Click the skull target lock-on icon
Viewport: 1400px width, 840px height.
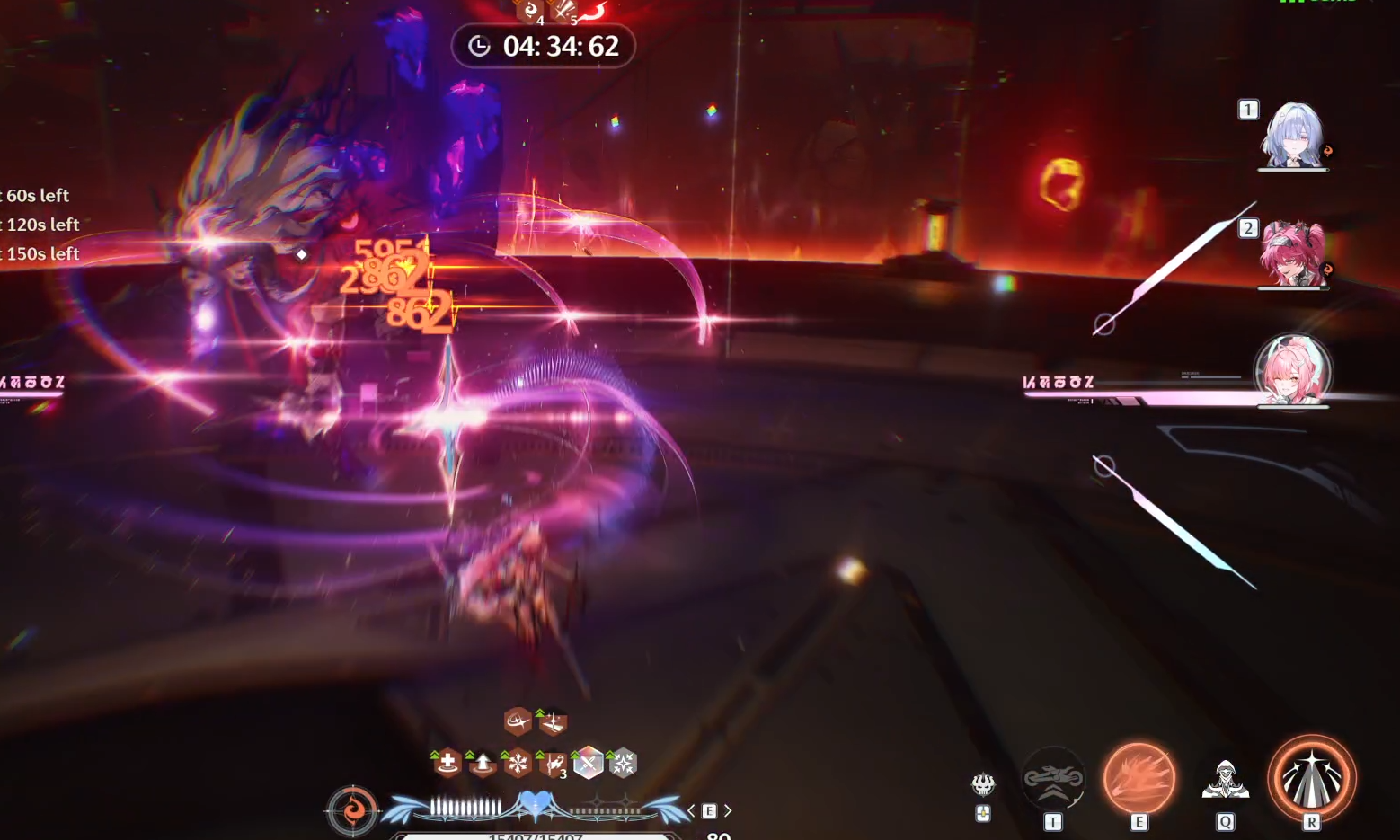tap(983, 784)
